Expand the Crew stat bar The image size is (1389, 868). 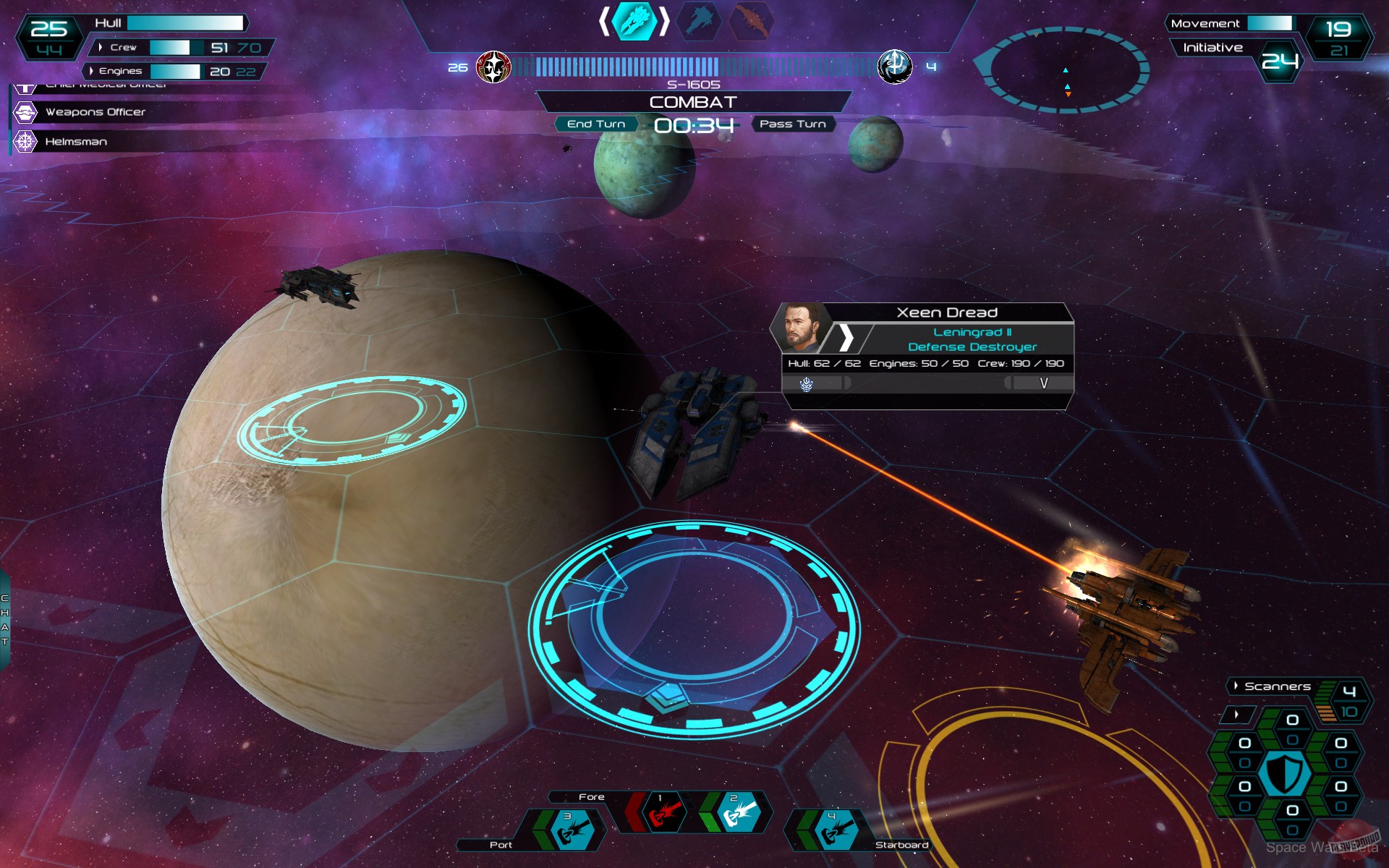pyautogui.click(x=101, y=46)
